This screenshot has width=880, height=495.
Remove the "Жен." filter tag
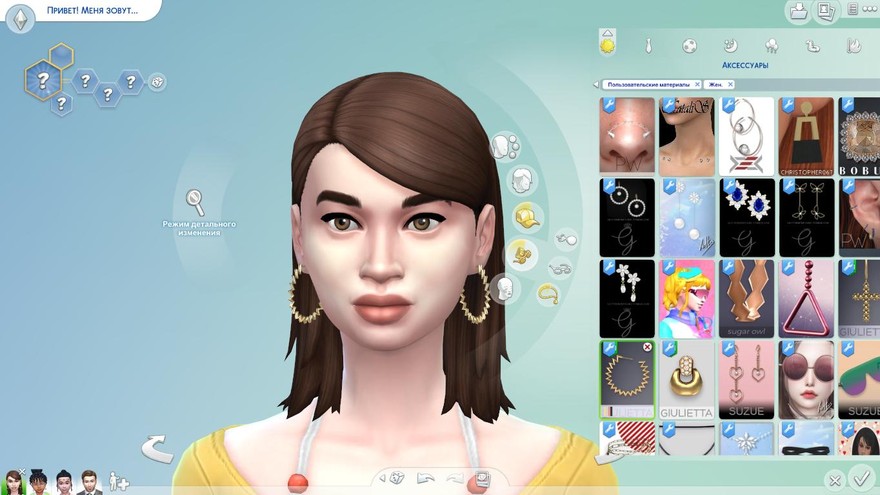[x=733, y=85]
